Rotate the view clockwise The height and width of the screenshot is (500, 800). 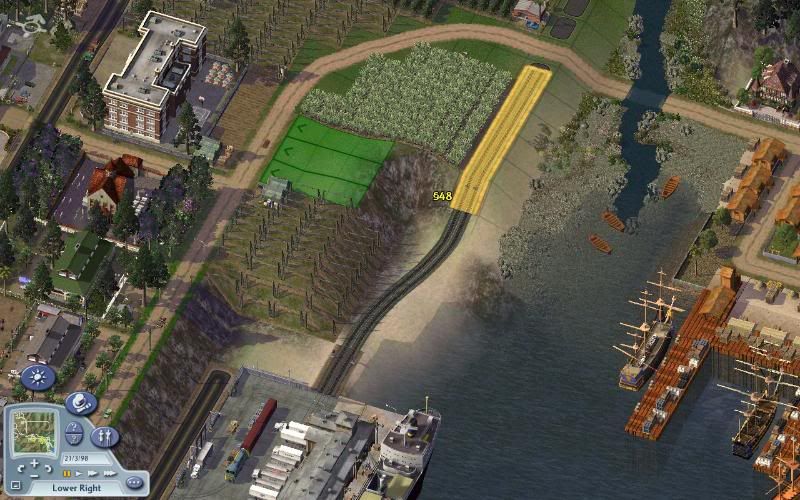[50, 468]
